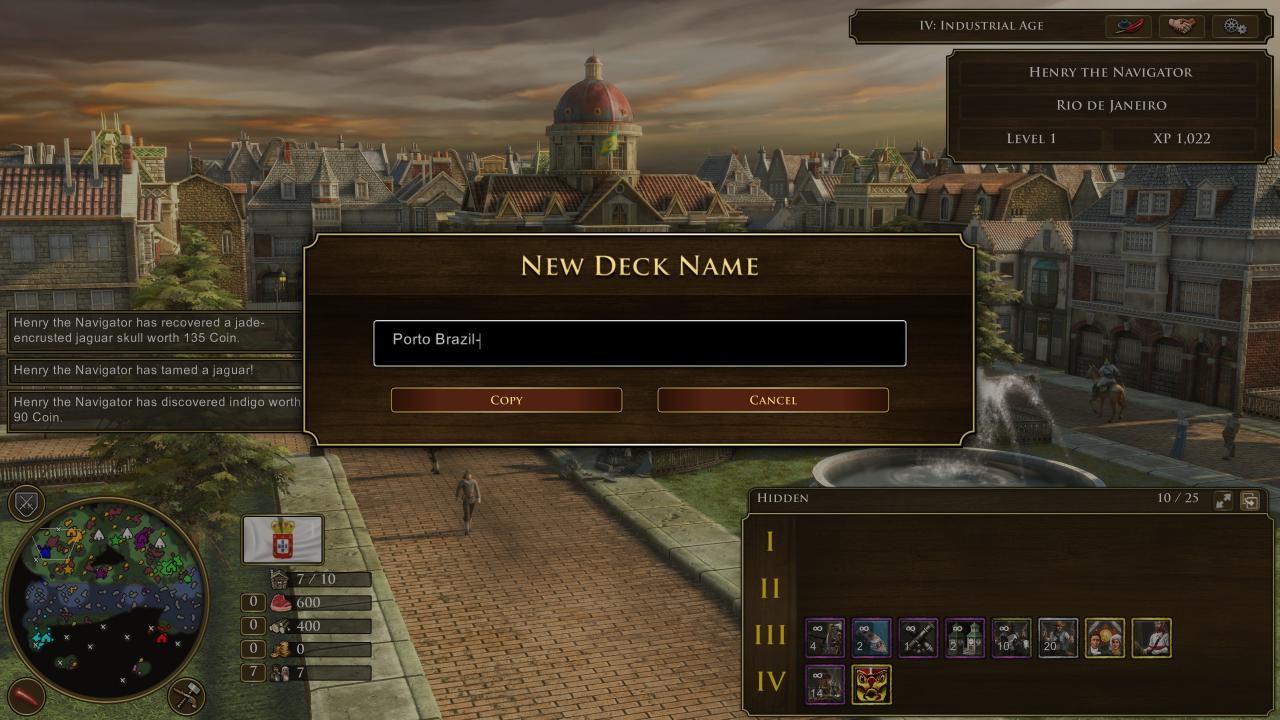Open the settings gear menu

pos(1234,26)
